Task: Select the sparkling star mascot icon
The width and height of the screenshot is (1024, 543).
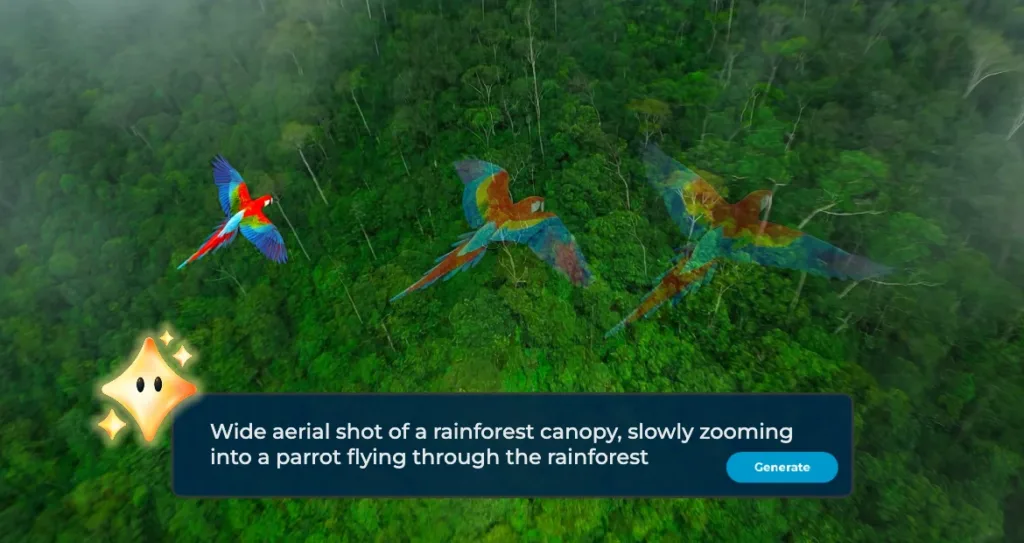Action: coord(147,387)
